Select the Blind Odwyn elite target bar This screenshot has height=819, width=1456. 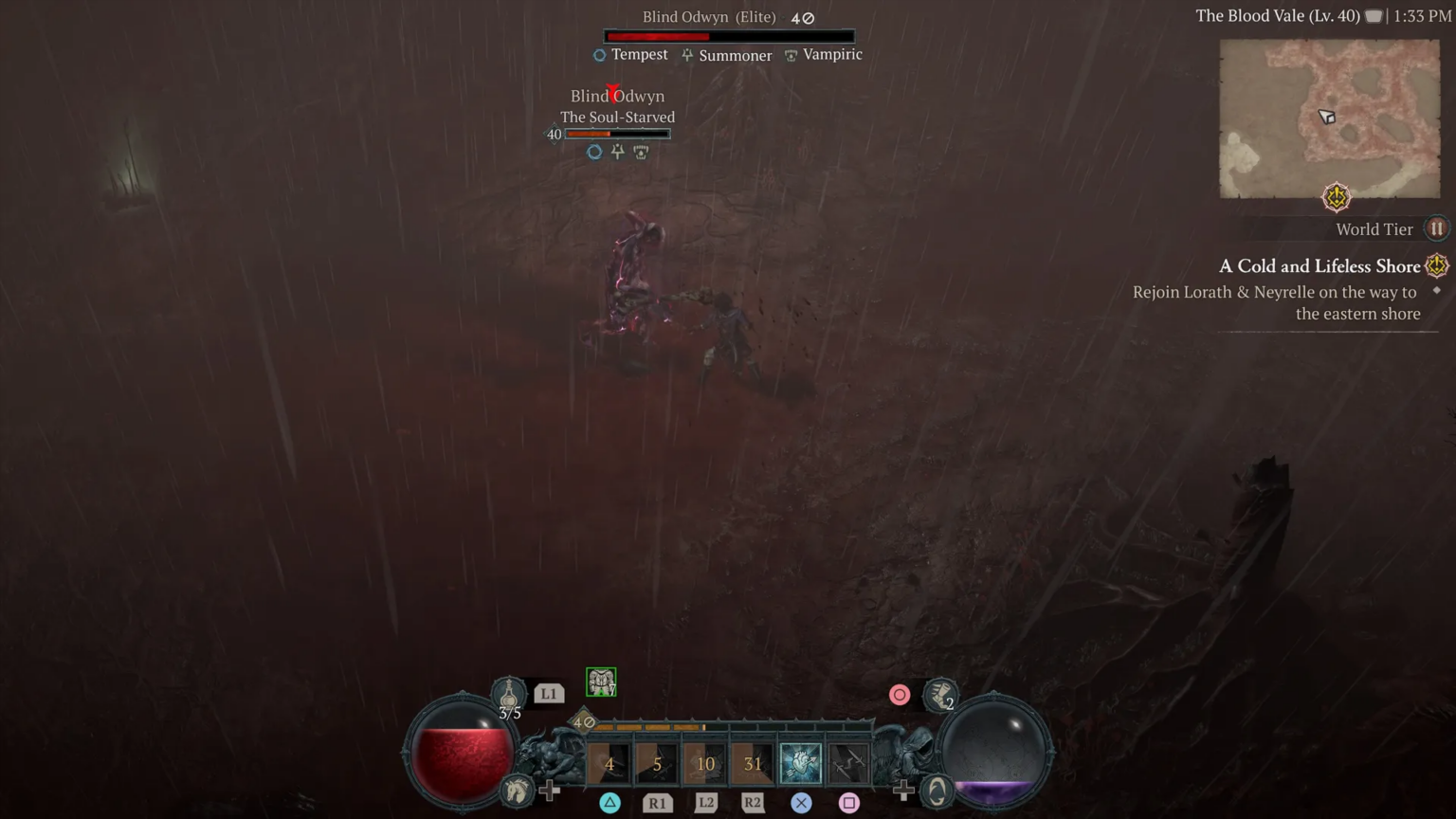click(729, 36)
